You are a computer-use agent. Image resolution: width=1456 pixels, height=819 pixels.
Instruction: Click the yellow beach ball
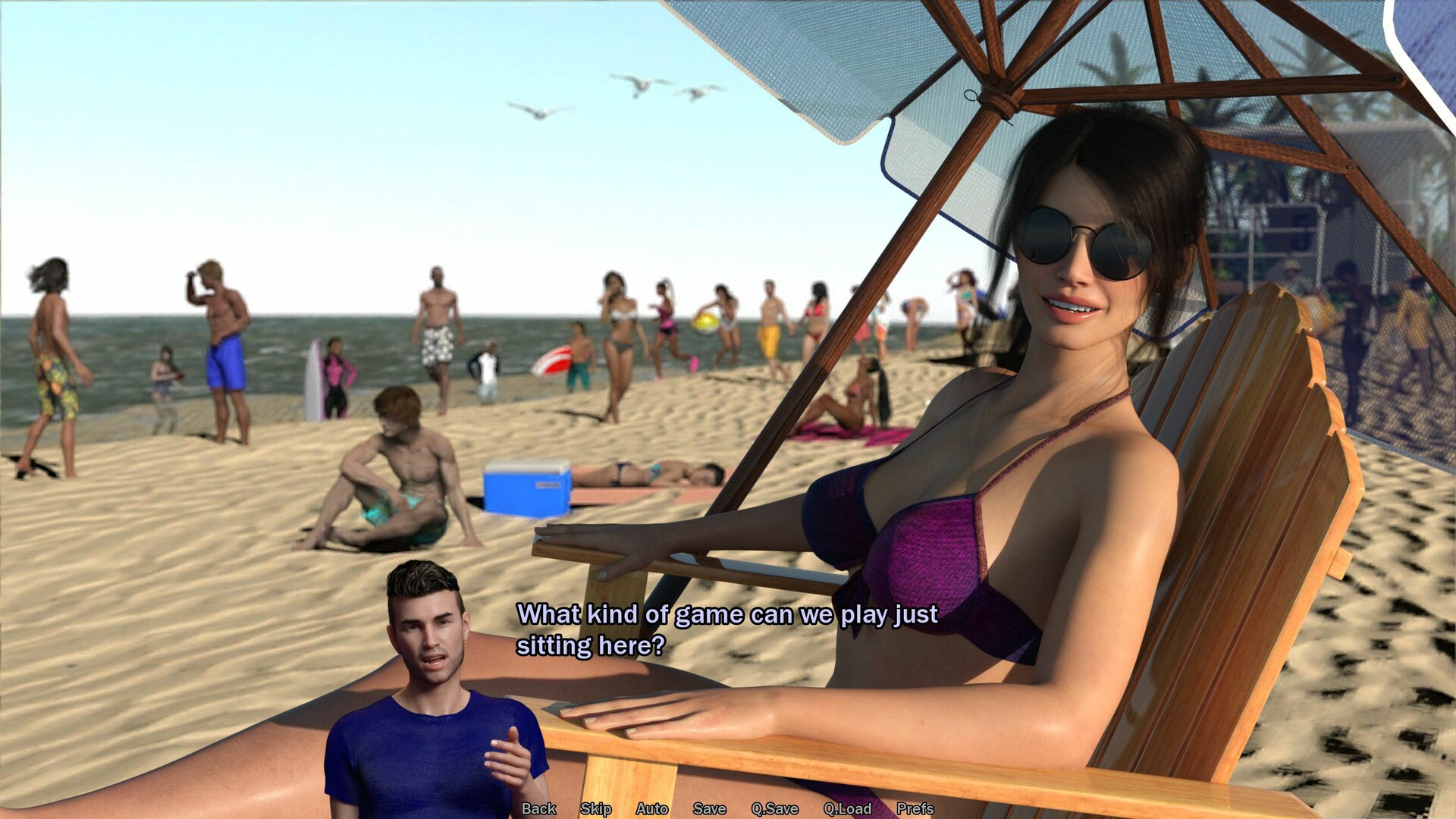click(705, 325)
